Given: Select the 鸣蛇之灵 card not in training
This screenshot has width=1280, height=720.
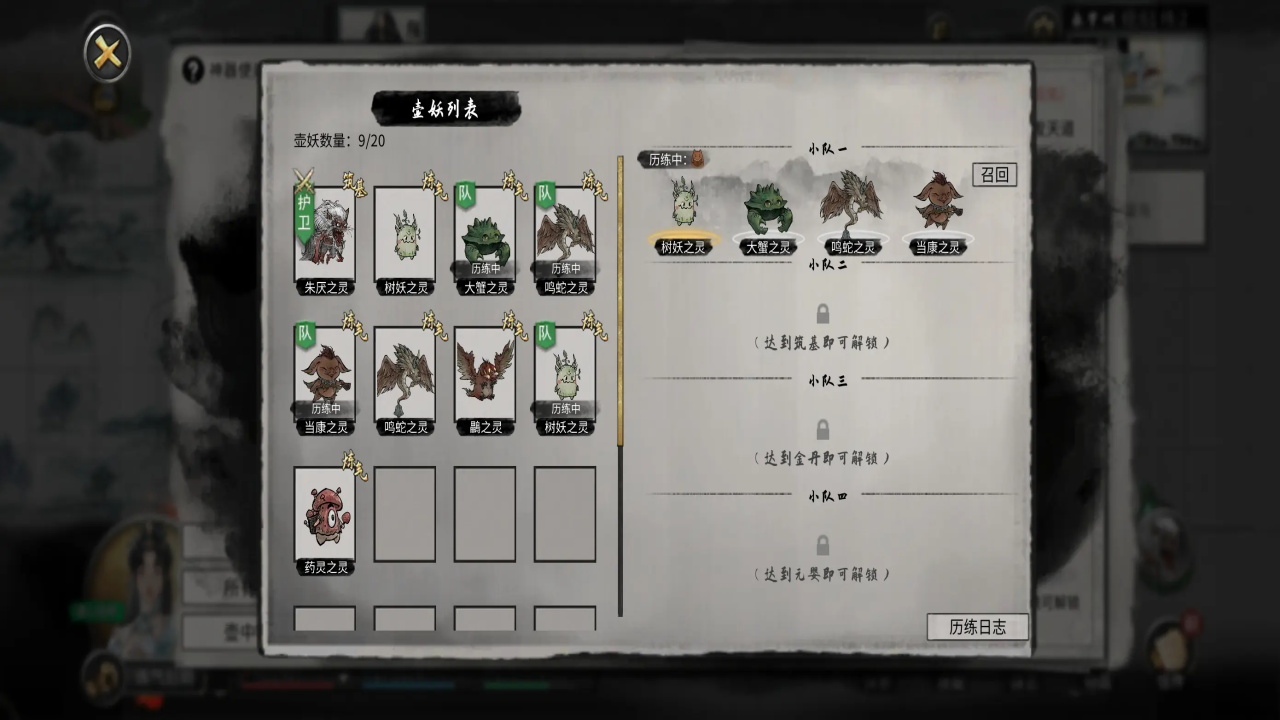Looking at the screenshot, I should 405,375.
